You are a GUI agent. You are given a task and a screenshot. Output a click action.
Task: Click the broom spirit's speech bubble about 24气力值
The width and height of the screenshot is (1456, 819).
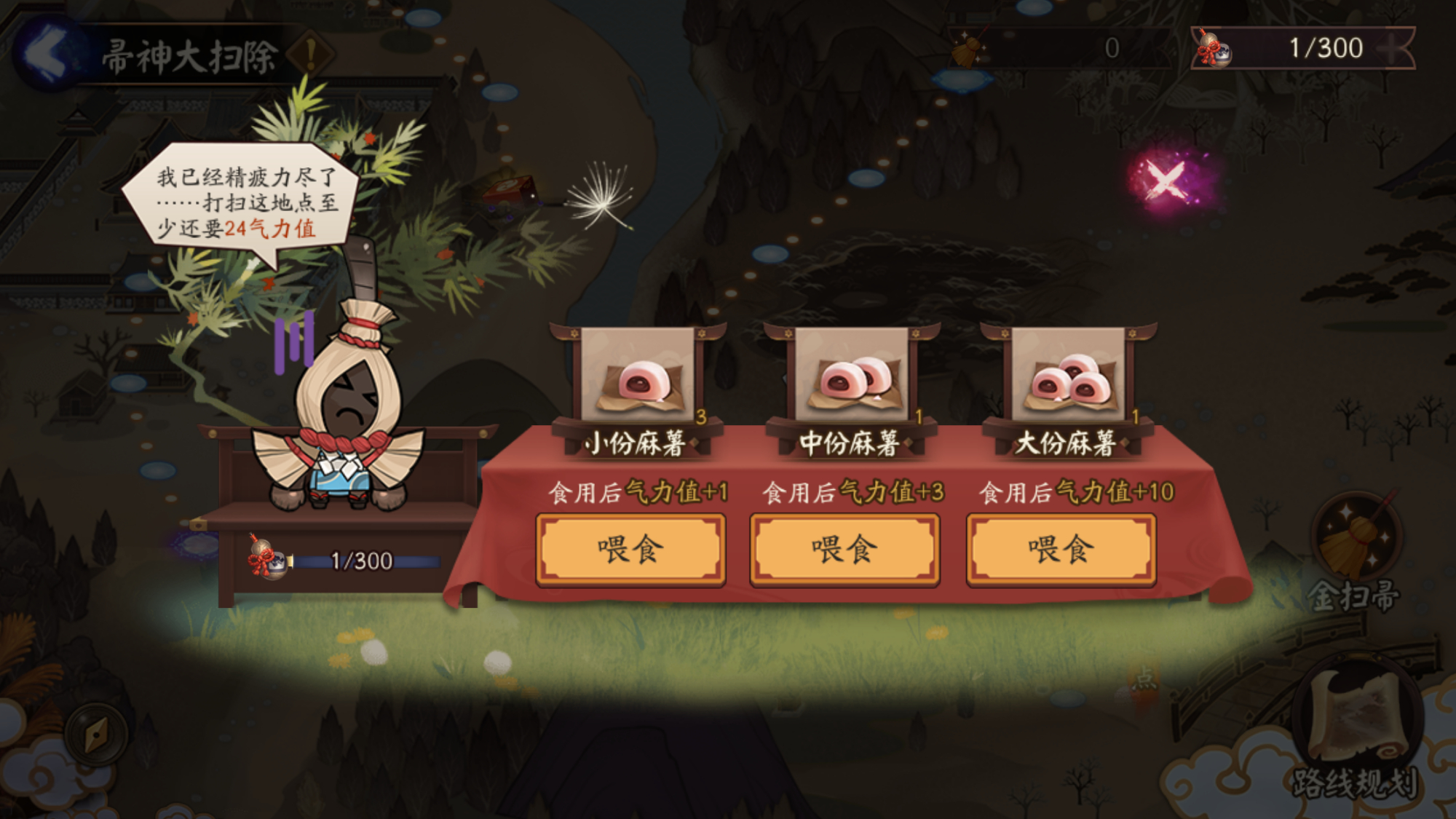tap(240, 200)
